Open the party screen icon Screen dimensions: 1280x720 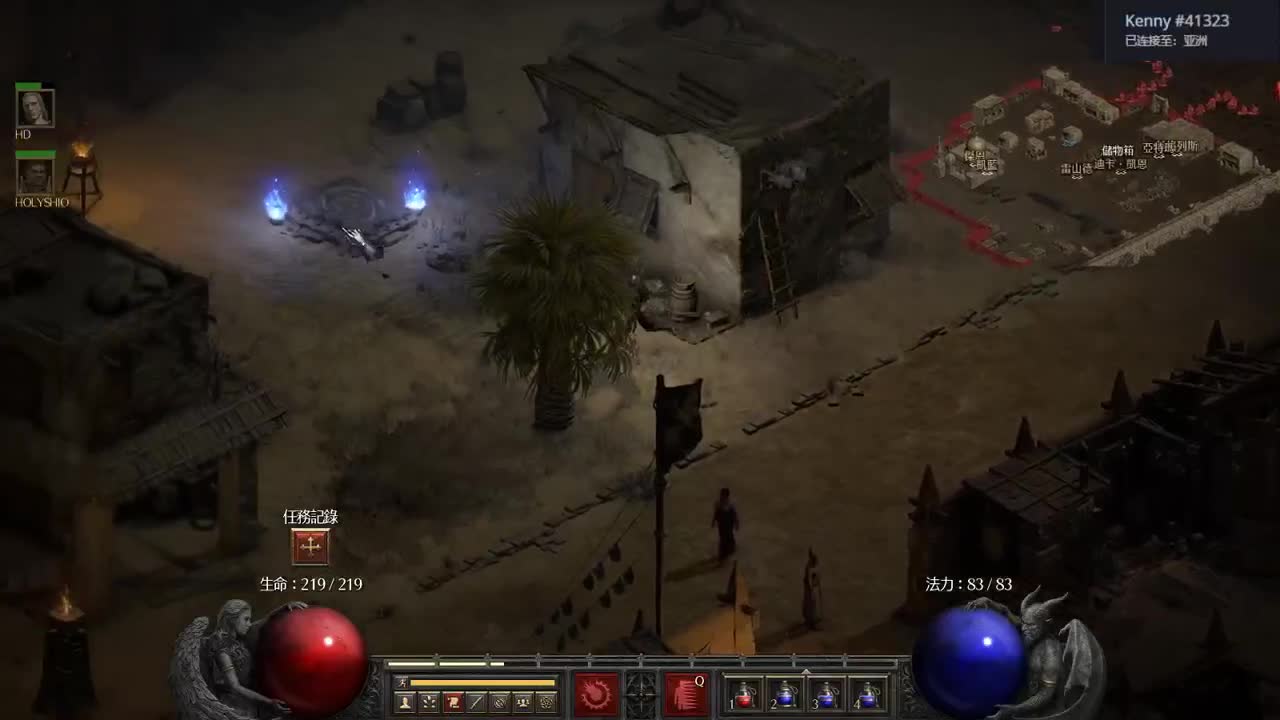pyautogui.click(x=523, y=700)
